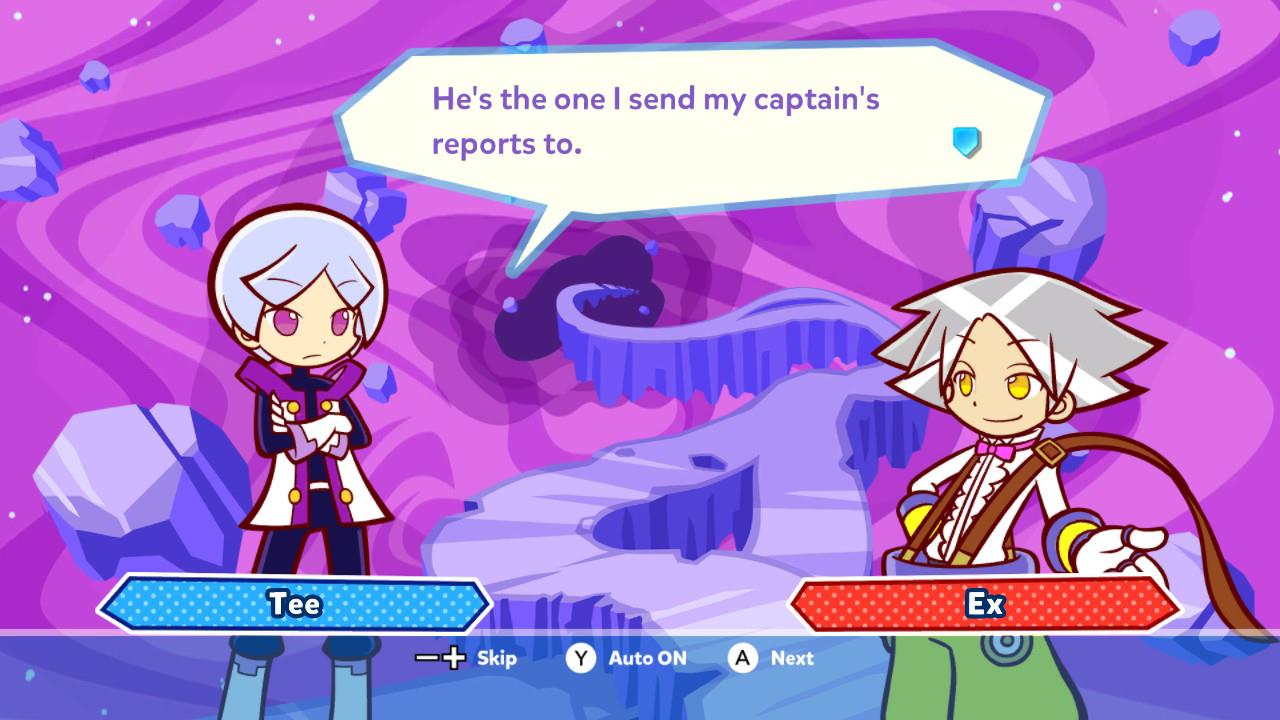Click the blue continue marker in the speech bubble
This screenshot has height=720, width=1280.
(966, 141)
